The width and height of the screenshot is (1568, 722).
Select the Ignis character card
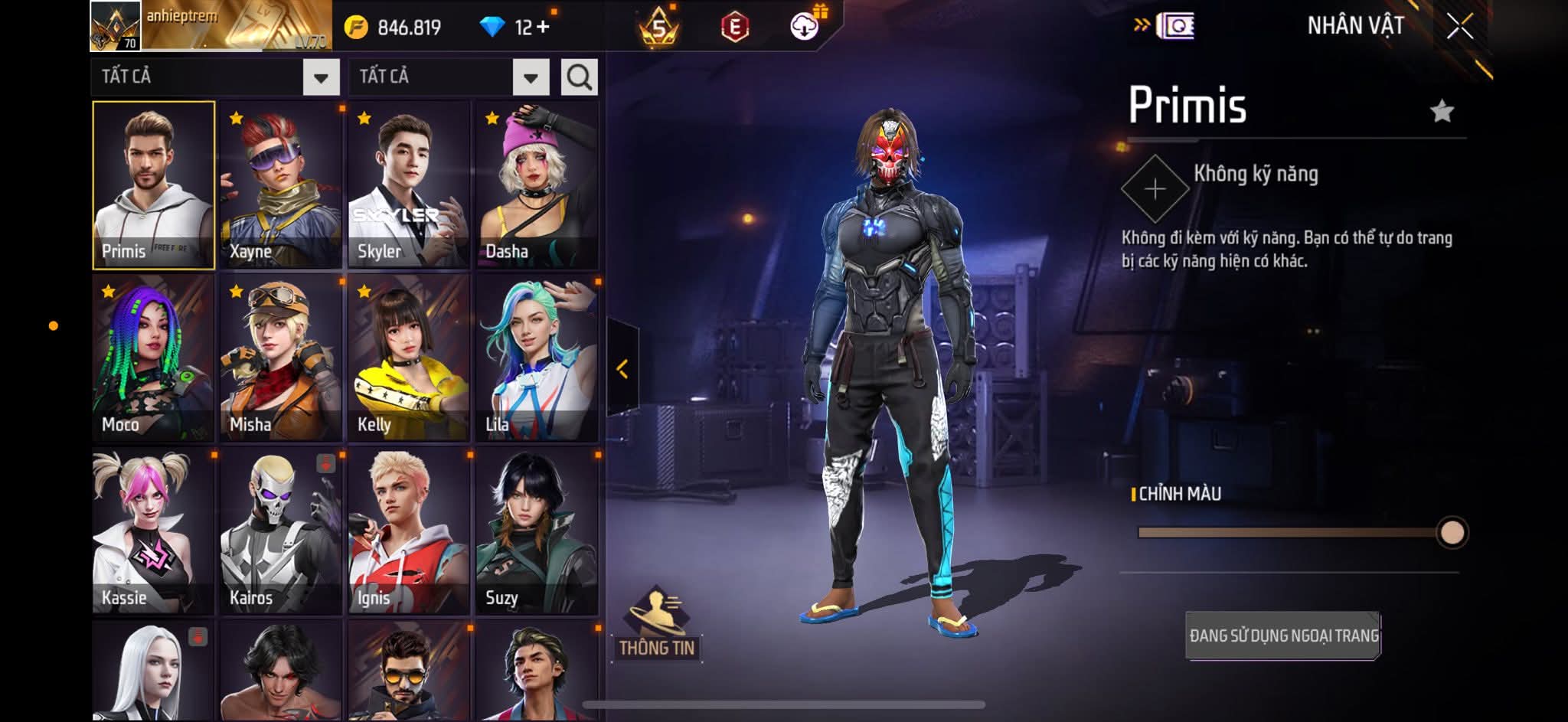[x=409, y=532]
